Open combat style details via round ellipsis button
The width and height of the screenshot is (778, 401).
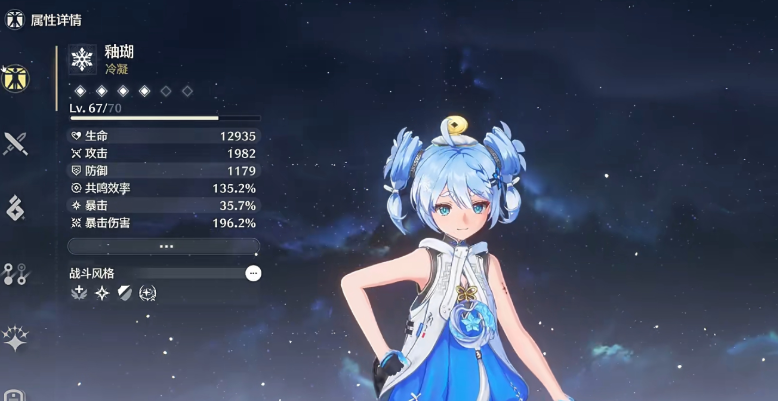click(x=253, y=273)
